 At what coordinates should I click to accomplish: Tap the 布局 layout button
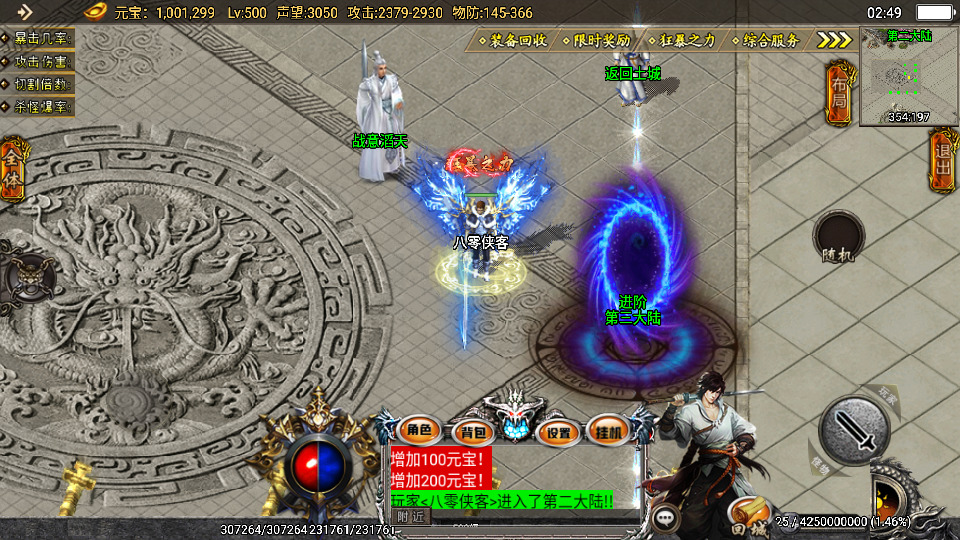coord(838,93)
